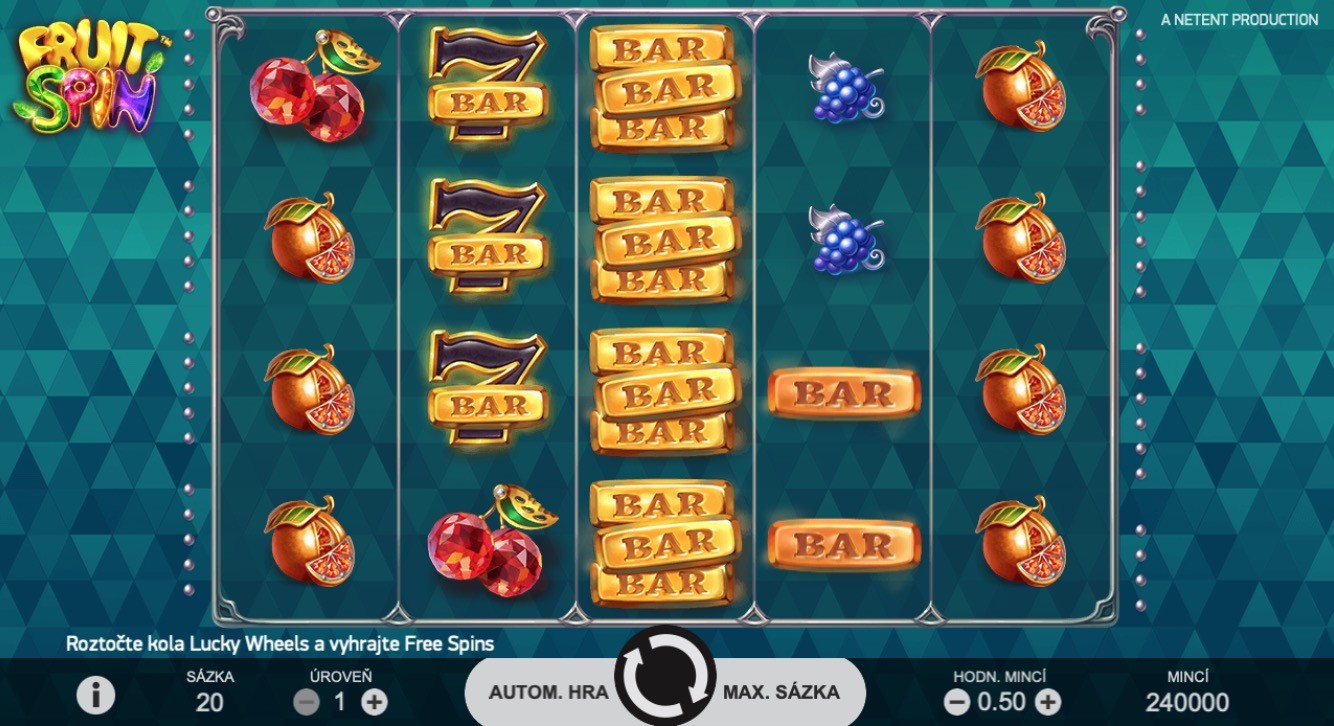Raise the coin value with plus

[1048, 702]
